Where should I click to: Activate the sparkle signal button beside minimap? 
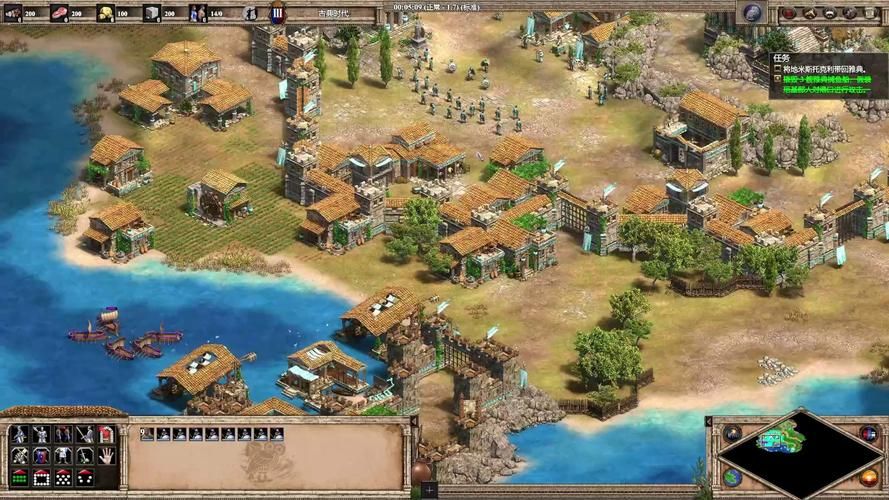tap(733, 433)
